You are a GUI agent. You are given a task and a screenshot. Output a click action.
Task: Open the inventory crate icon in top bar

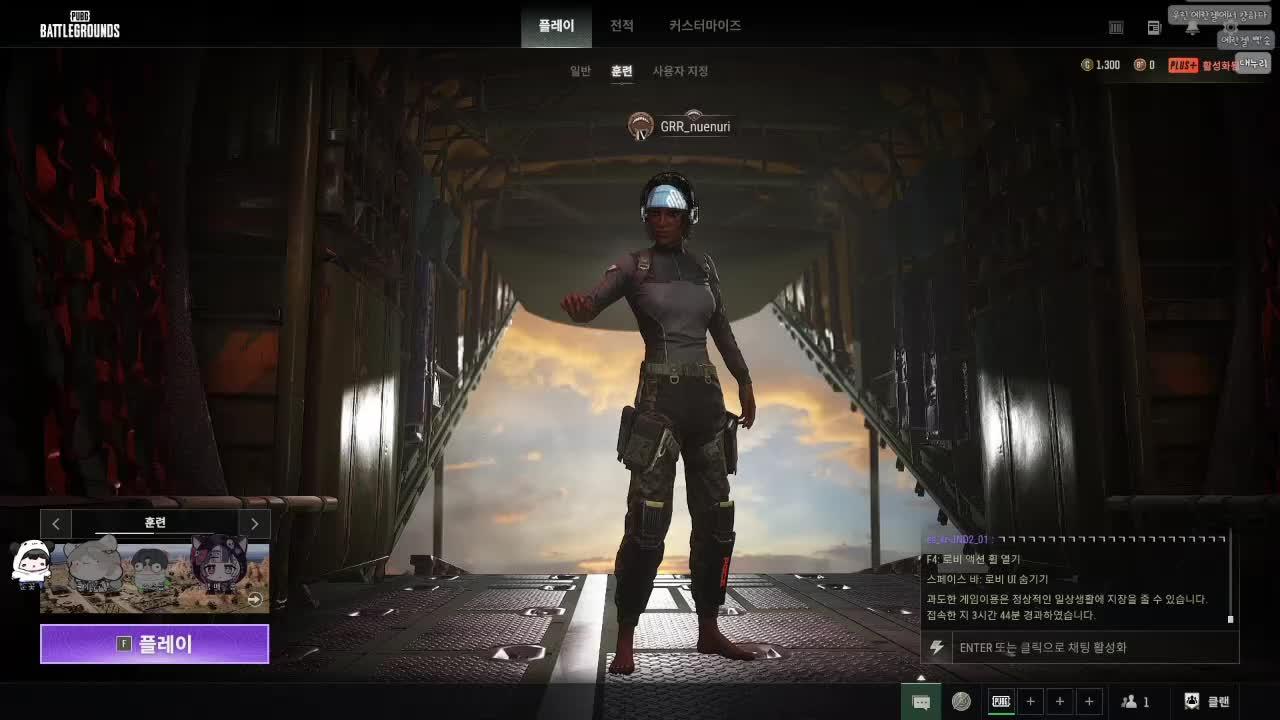(1115, 27)
